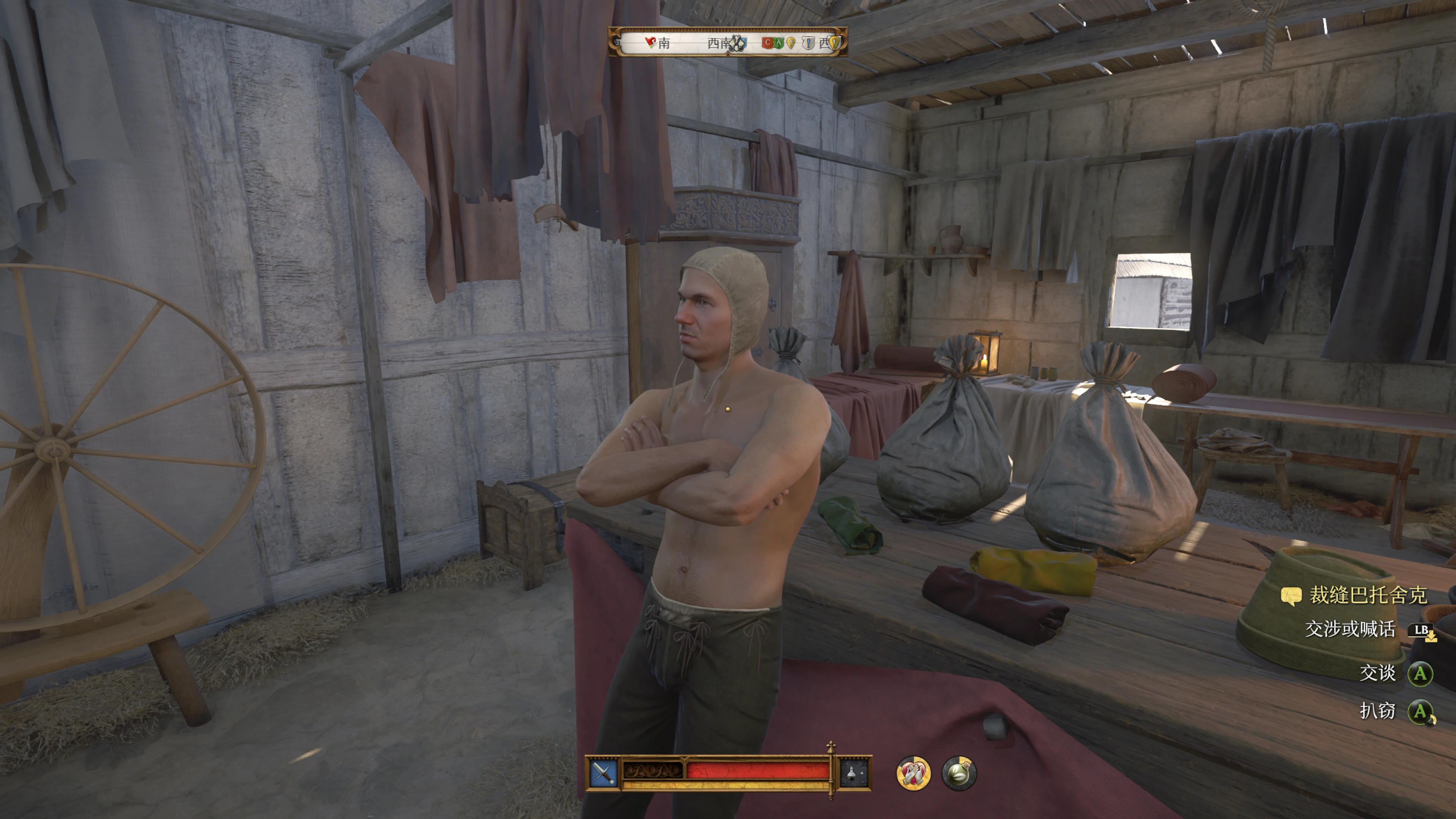Open the potion flask quick slot
The height and width of the screenshot is (819, 1456).
(854, 773)
